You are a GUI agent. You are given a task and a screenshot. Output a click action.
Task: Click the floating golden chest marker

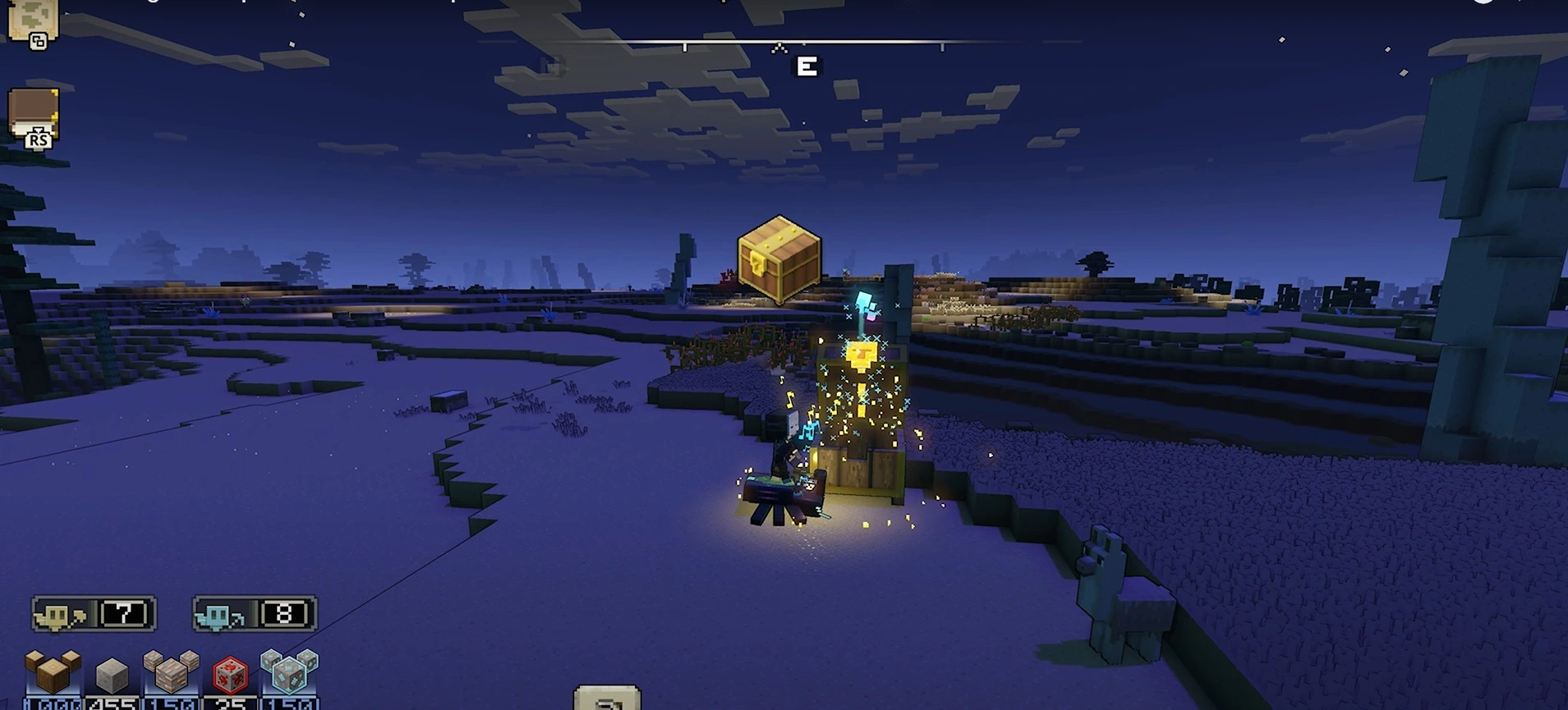click(x=779, y=258)
